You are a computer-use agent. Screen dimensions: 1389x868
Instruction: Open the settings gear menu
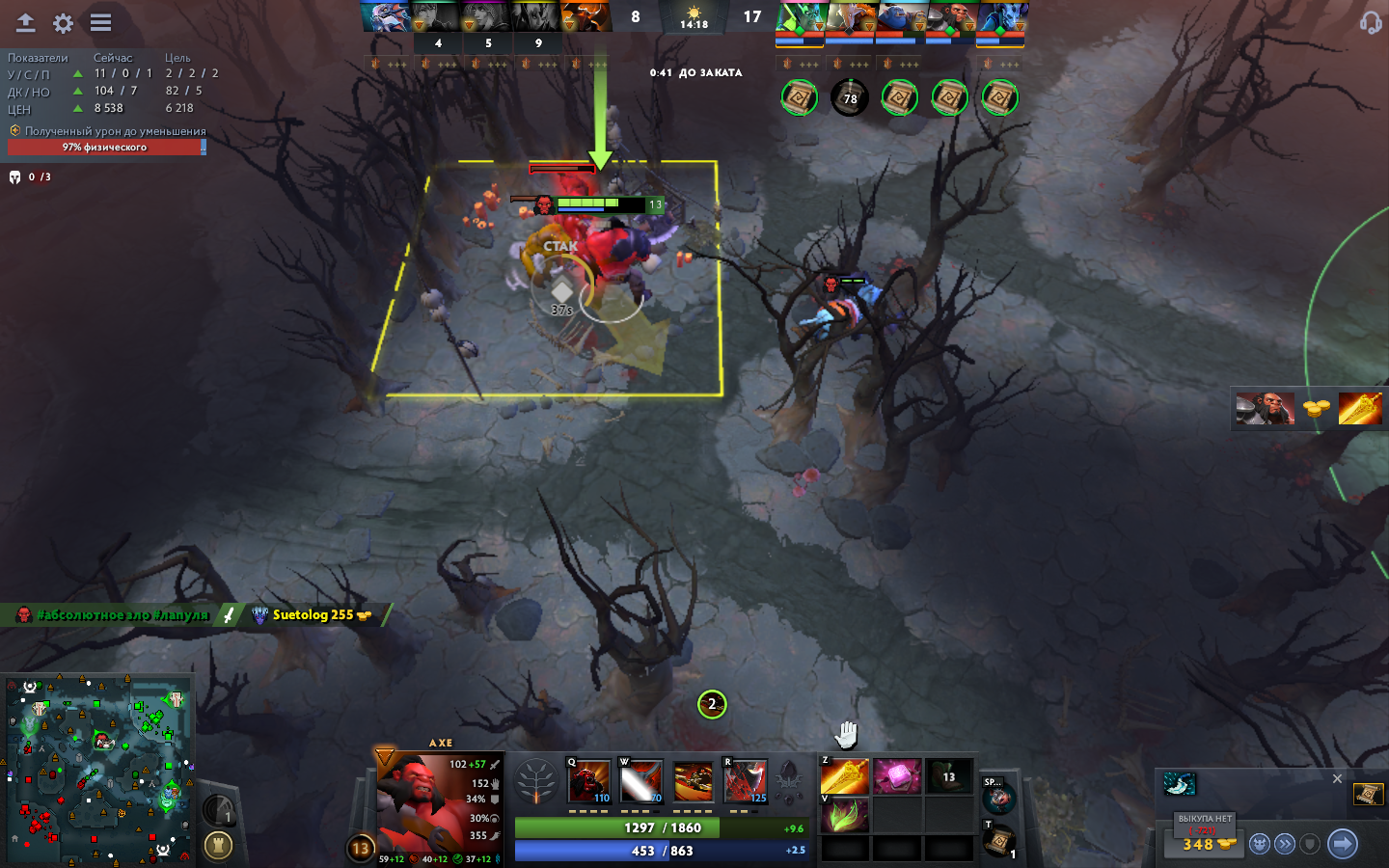pyautogui.click(x=64, y=22)
